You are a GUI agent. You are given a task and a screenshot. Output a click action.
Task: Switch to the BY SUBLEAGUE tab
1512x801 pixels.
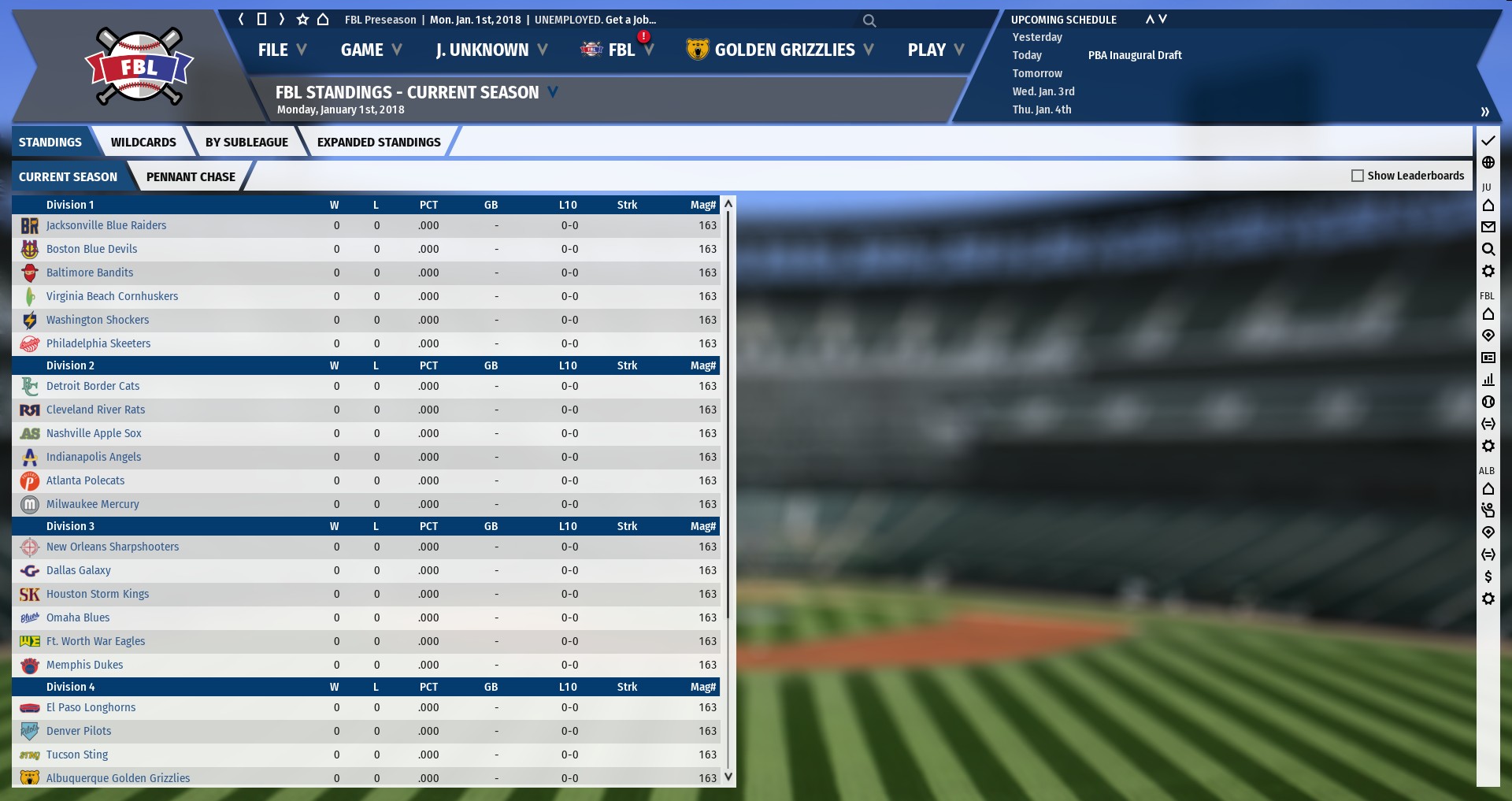pos(246,143)
